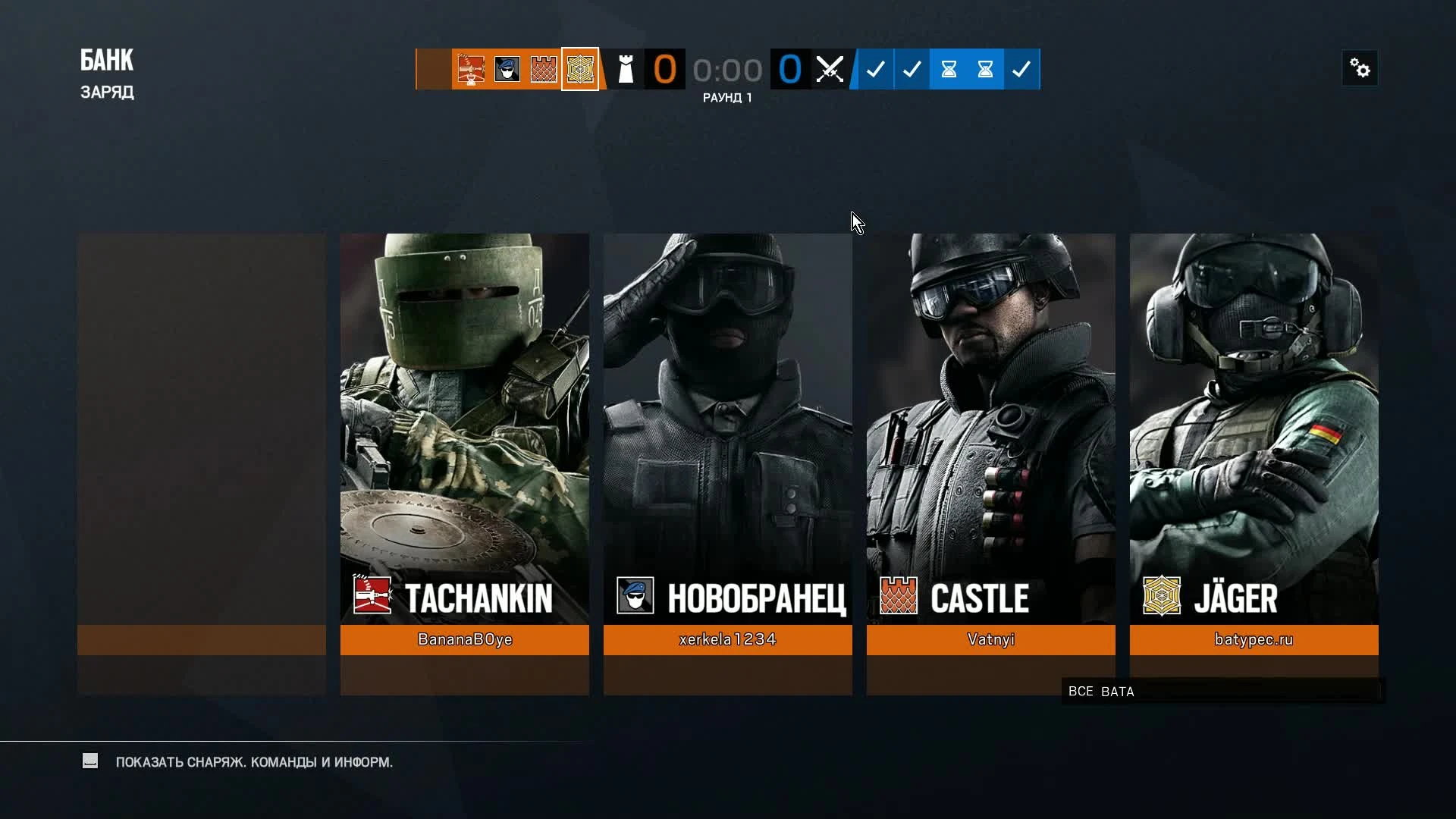This screenshot has width=1456, height=819.
Task: Click Castle's brick wall icon in the team lineup
Action: coord(543,69)
